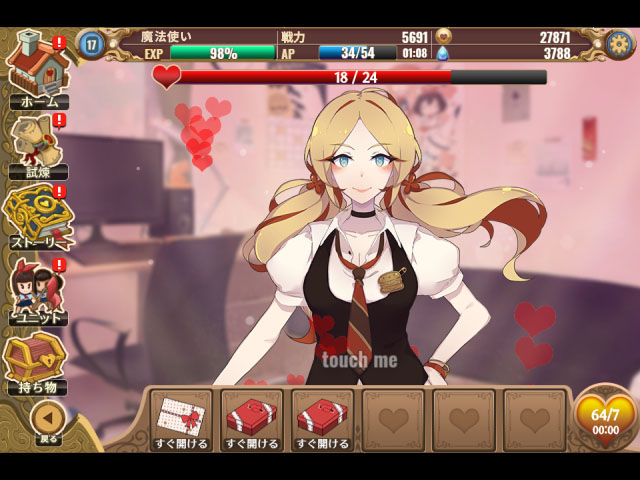Tap the "touch me" prompt
This screenshot has width=640, height=480.
point(359,360)
